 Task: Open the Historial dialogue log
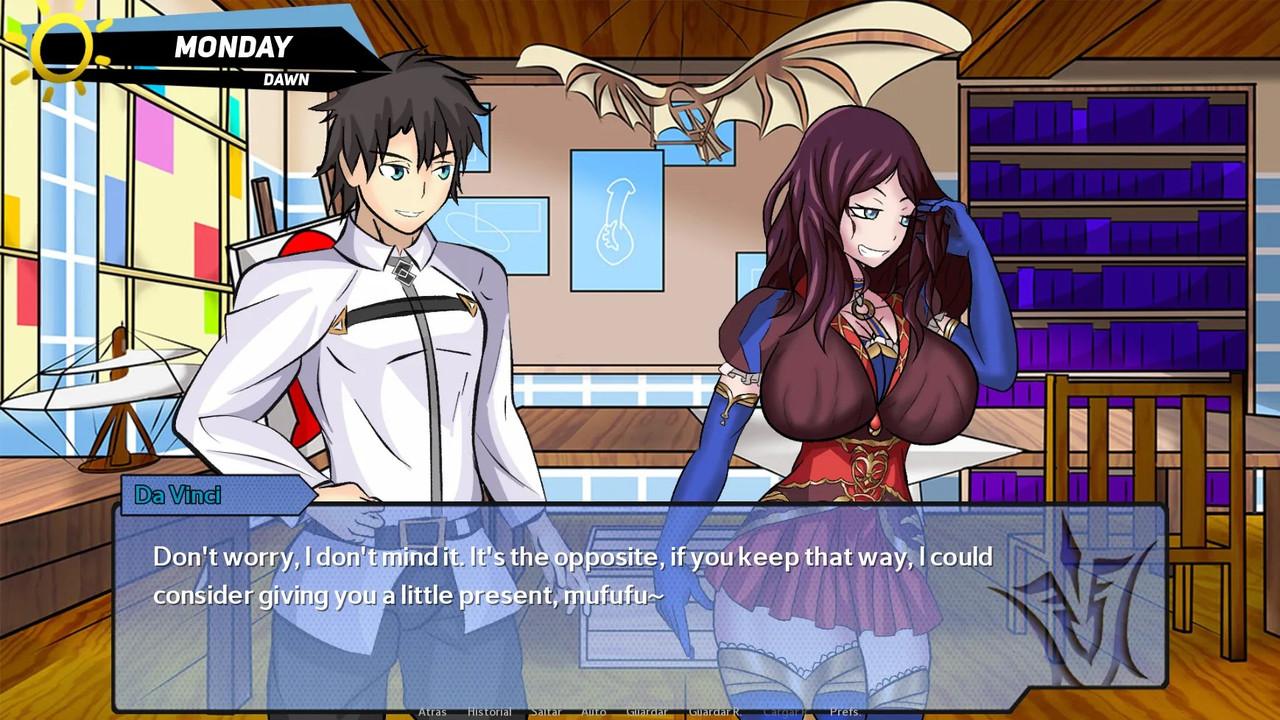(x=489, y=712)
